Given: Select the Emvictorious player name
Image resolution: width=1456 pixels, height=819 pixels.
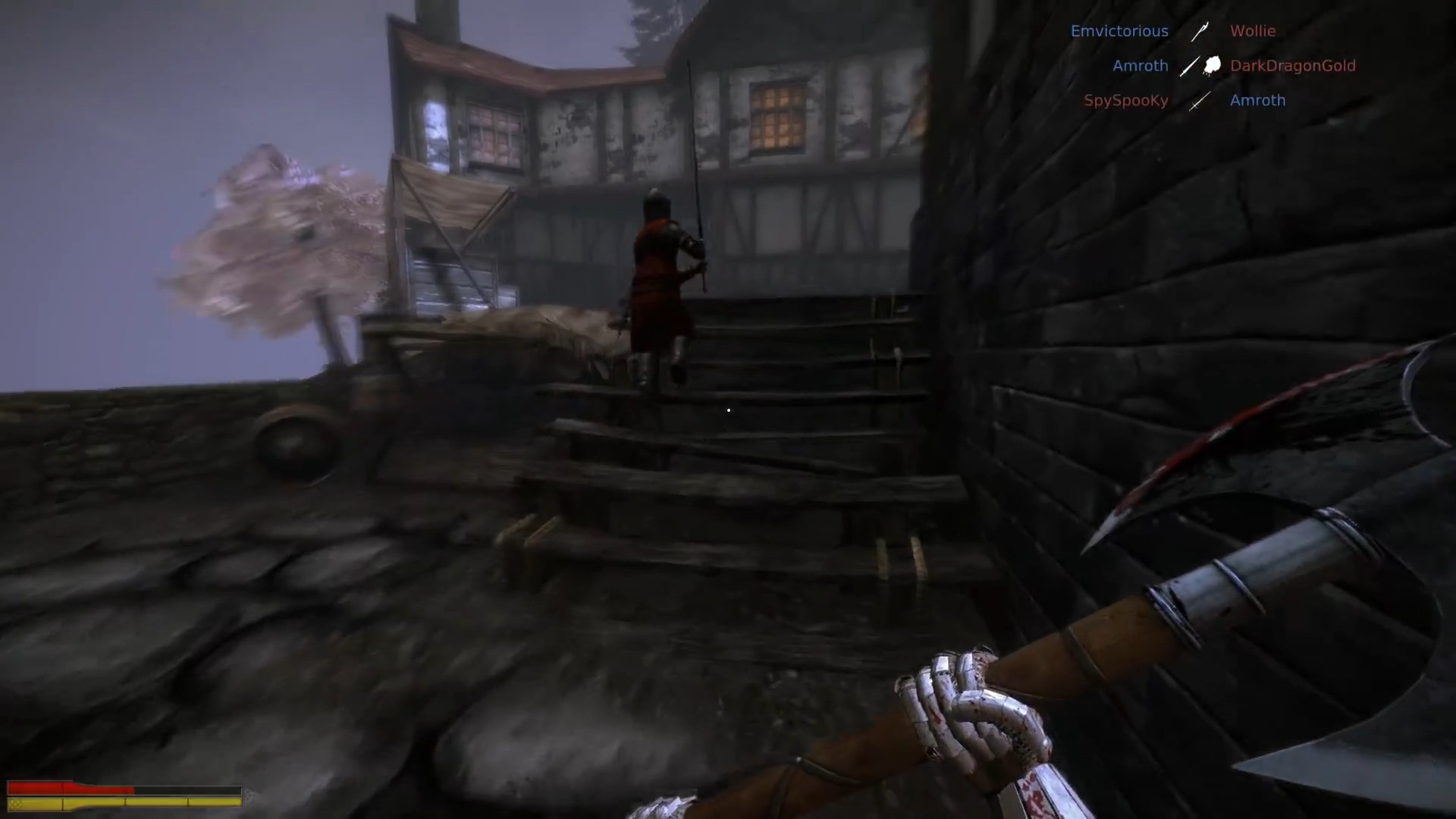Looking at the screenshot, I should click(x=1120, y=31).
